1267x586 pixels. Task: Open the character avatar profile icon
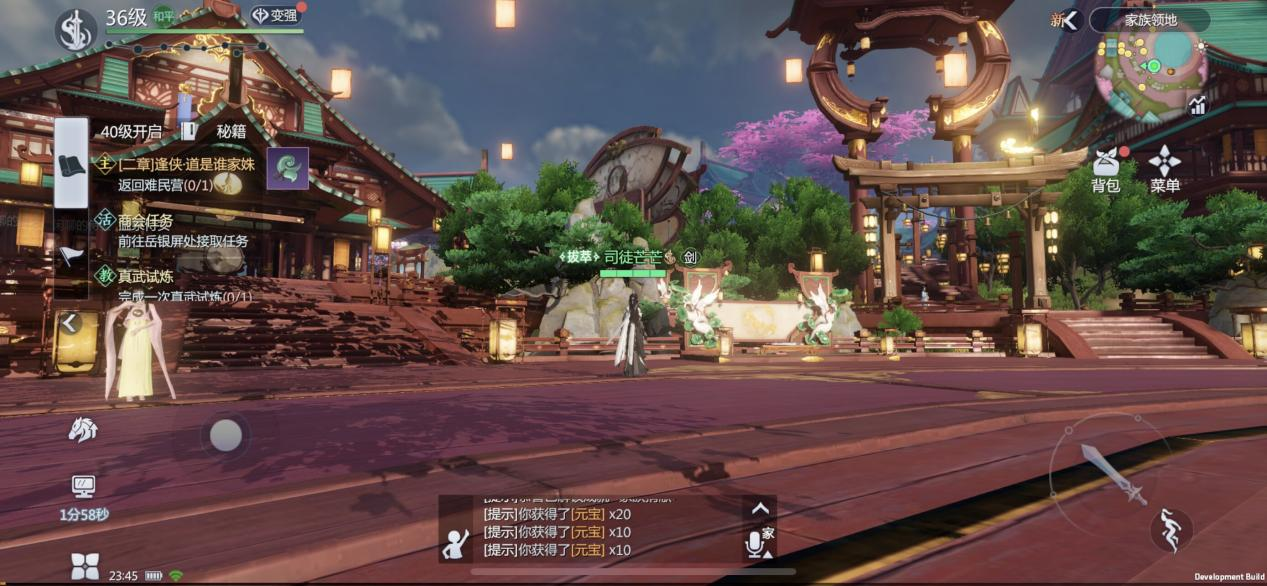[75, 28]
